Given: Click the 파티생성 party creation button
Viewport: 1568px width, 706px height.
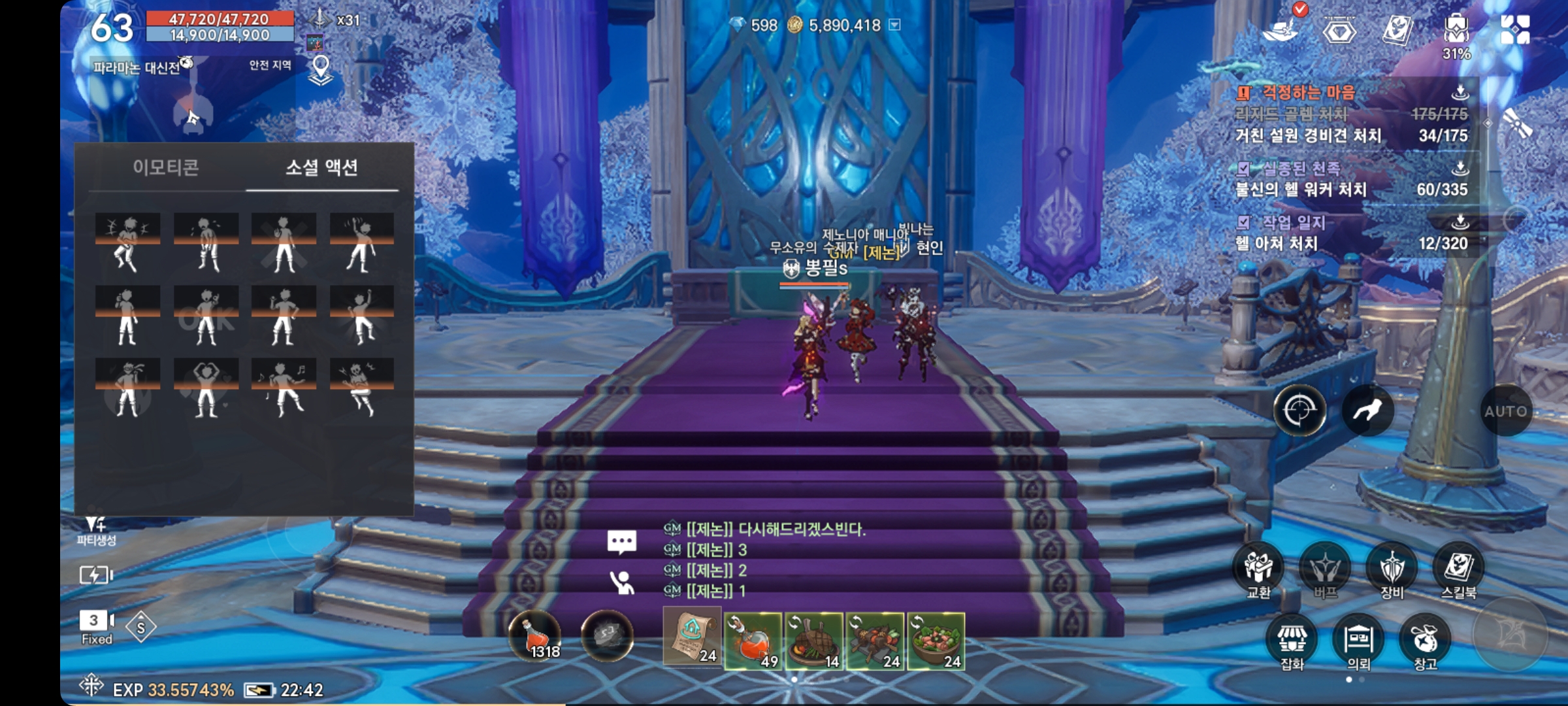Looking at the screenshot, I should 96,530.
